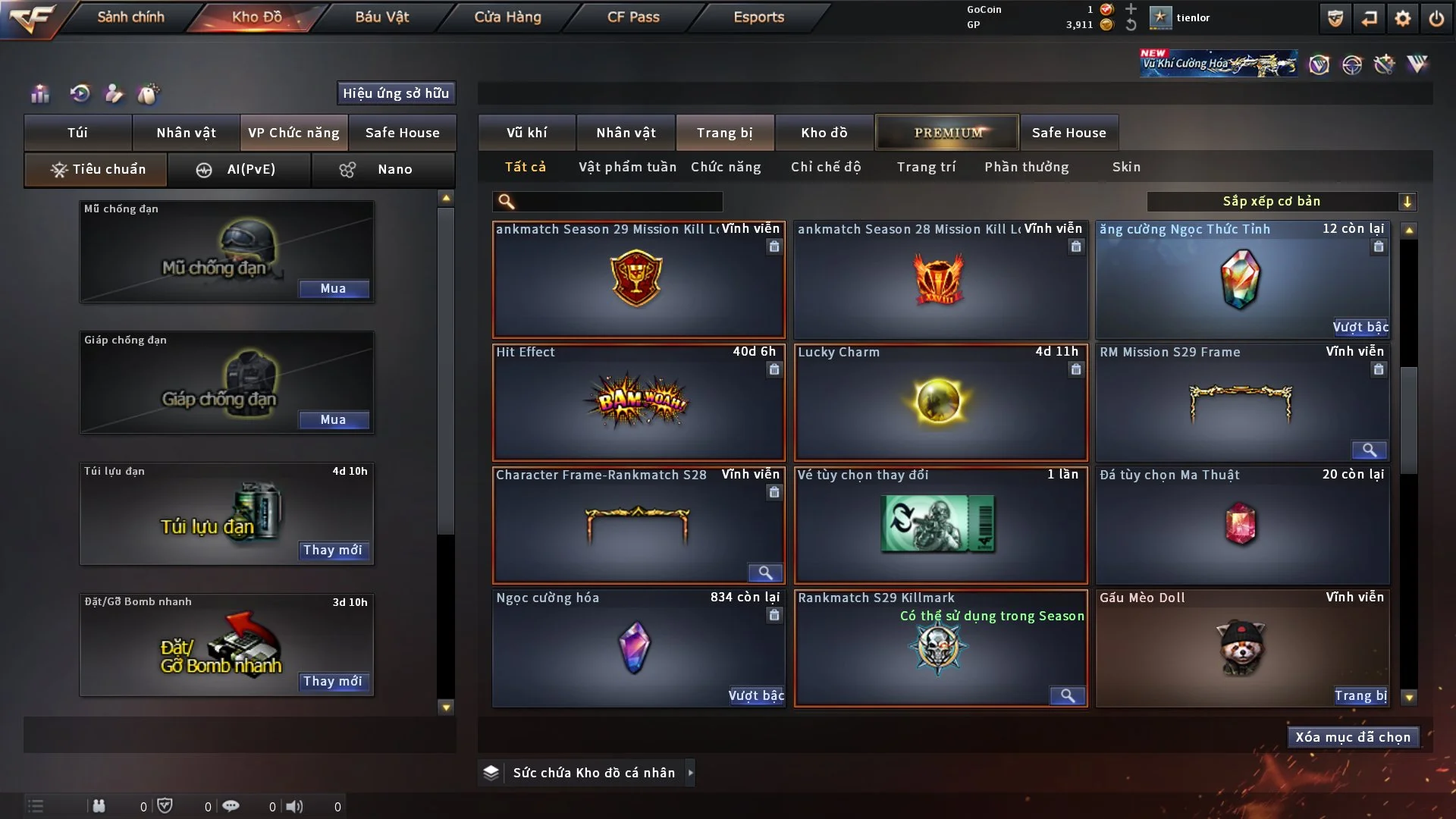Click the inventory search field

click(x=618, y=201)
